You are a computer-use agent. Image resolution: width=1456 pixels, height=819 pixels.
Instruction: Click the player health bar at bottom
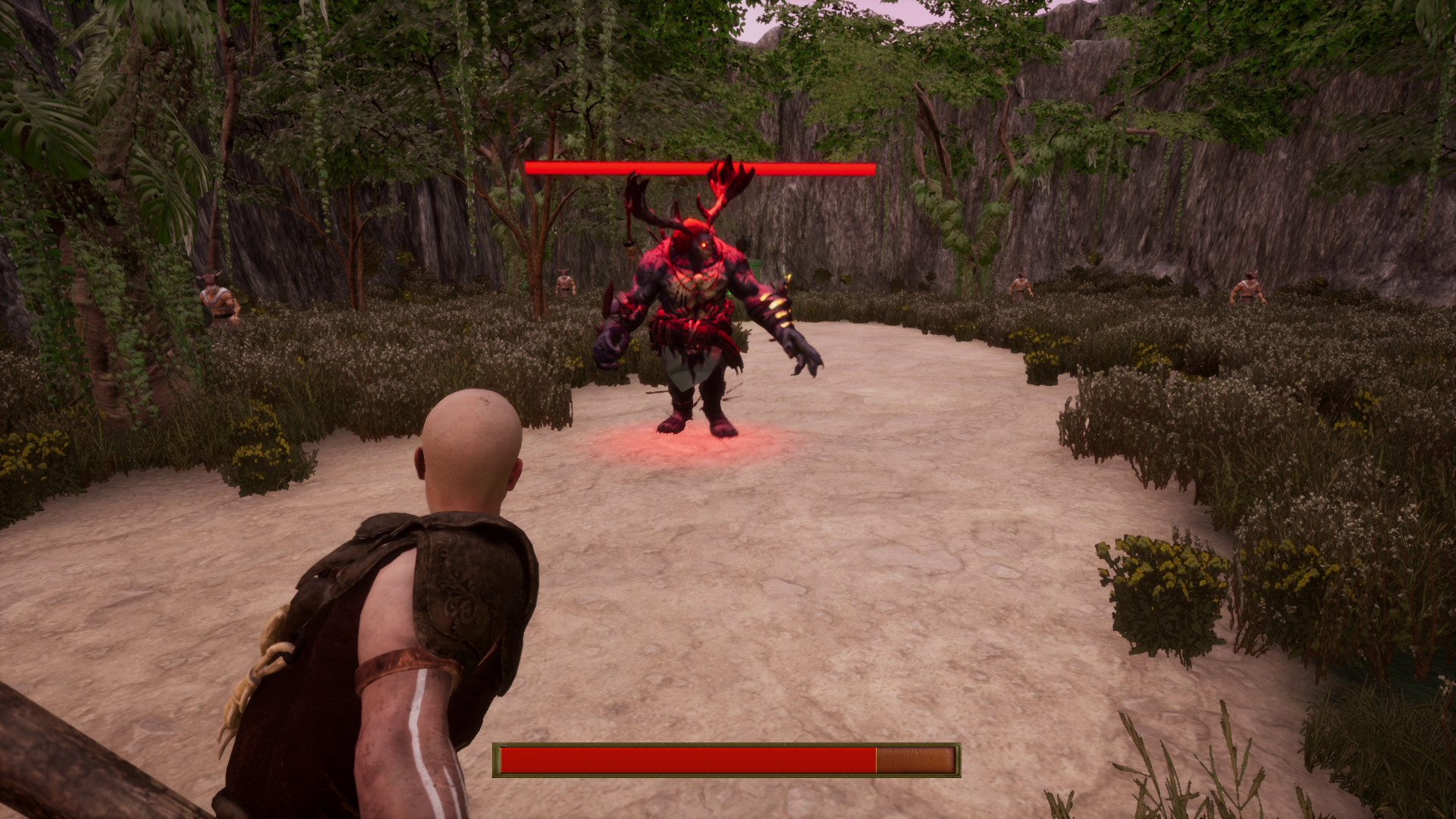pos(682,758)
